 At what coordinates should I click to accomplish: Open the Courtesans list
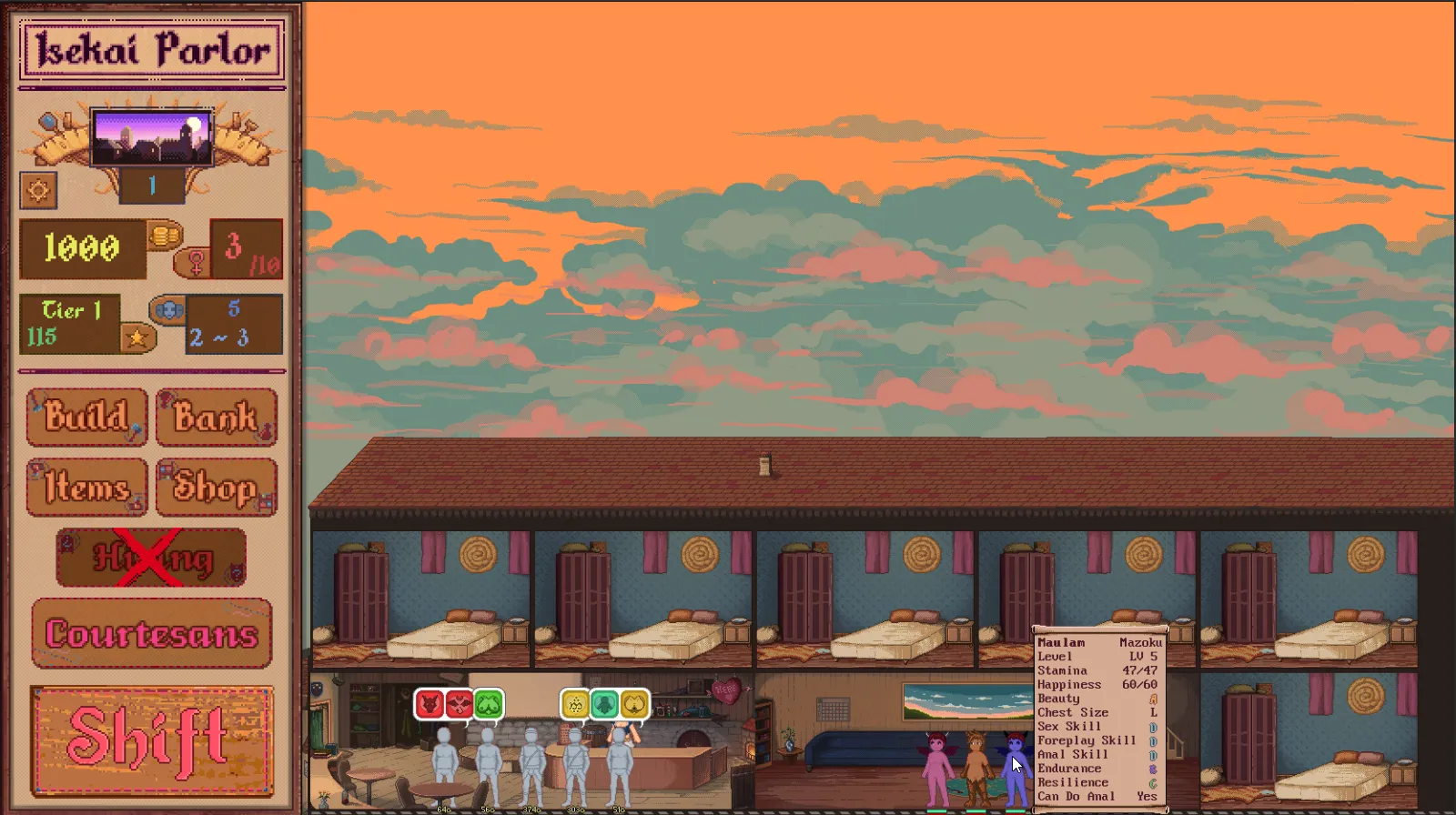151,633
